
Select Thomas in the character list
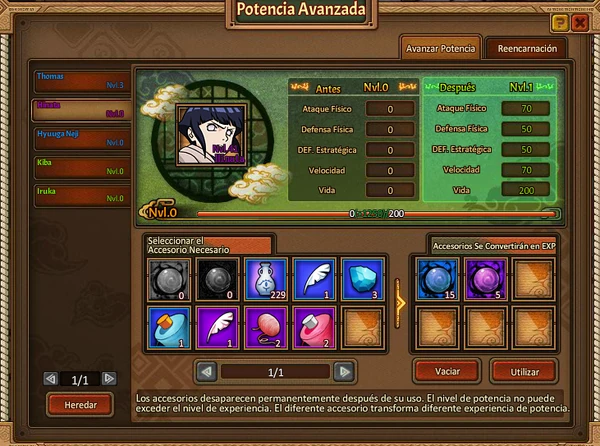point(81,80)
